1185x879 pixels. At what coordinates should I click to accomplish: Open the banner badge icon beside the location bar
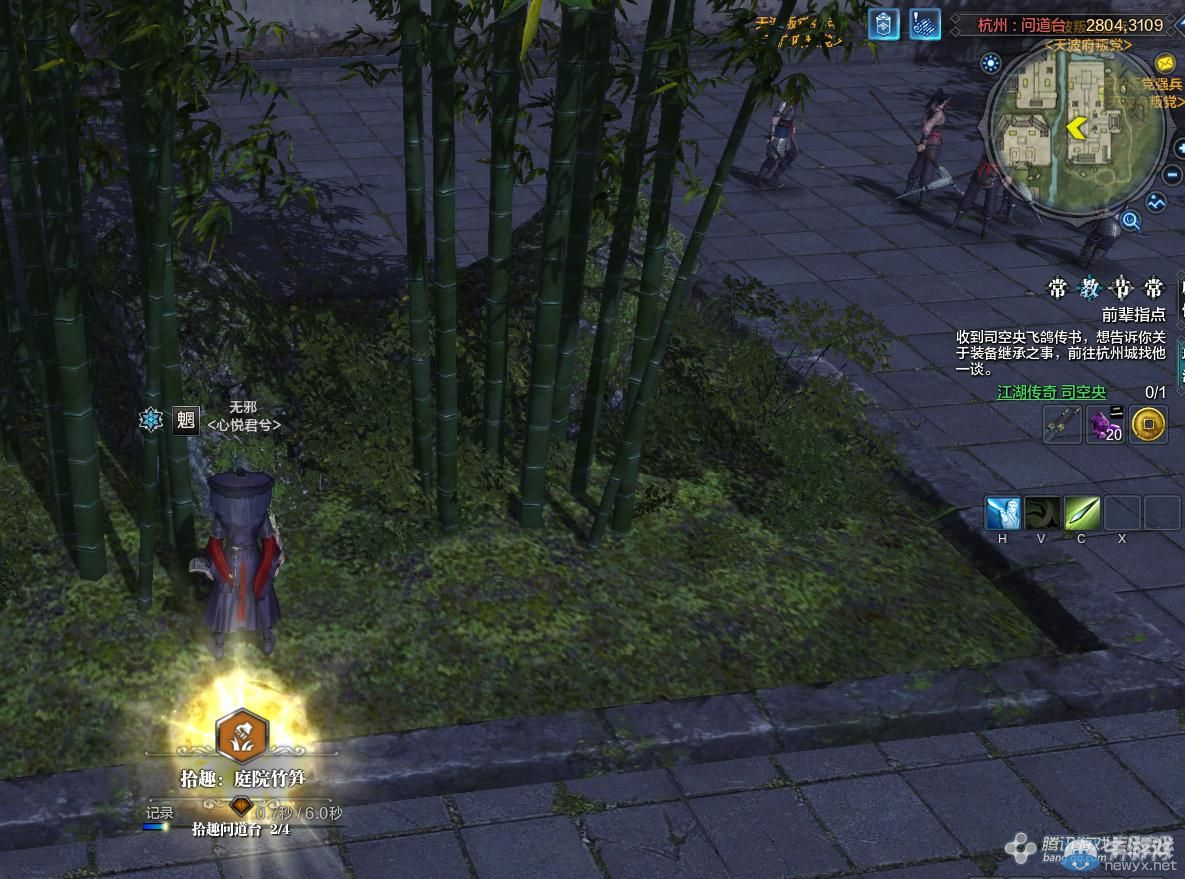coord(883,25)
